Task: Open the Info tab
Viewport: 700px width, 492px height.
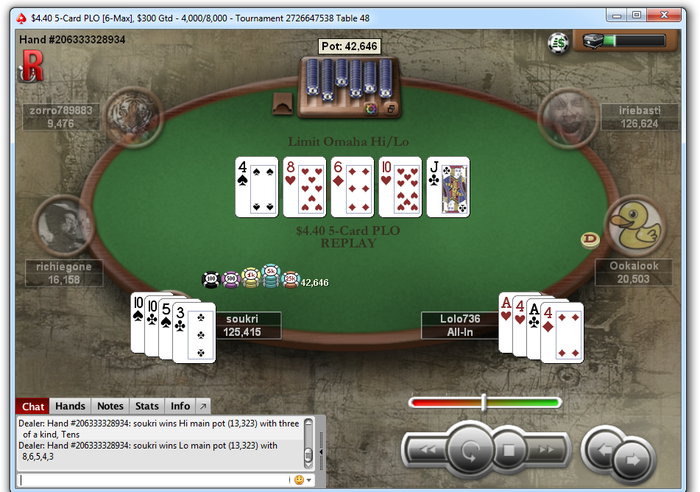Action: click(180, 406)
